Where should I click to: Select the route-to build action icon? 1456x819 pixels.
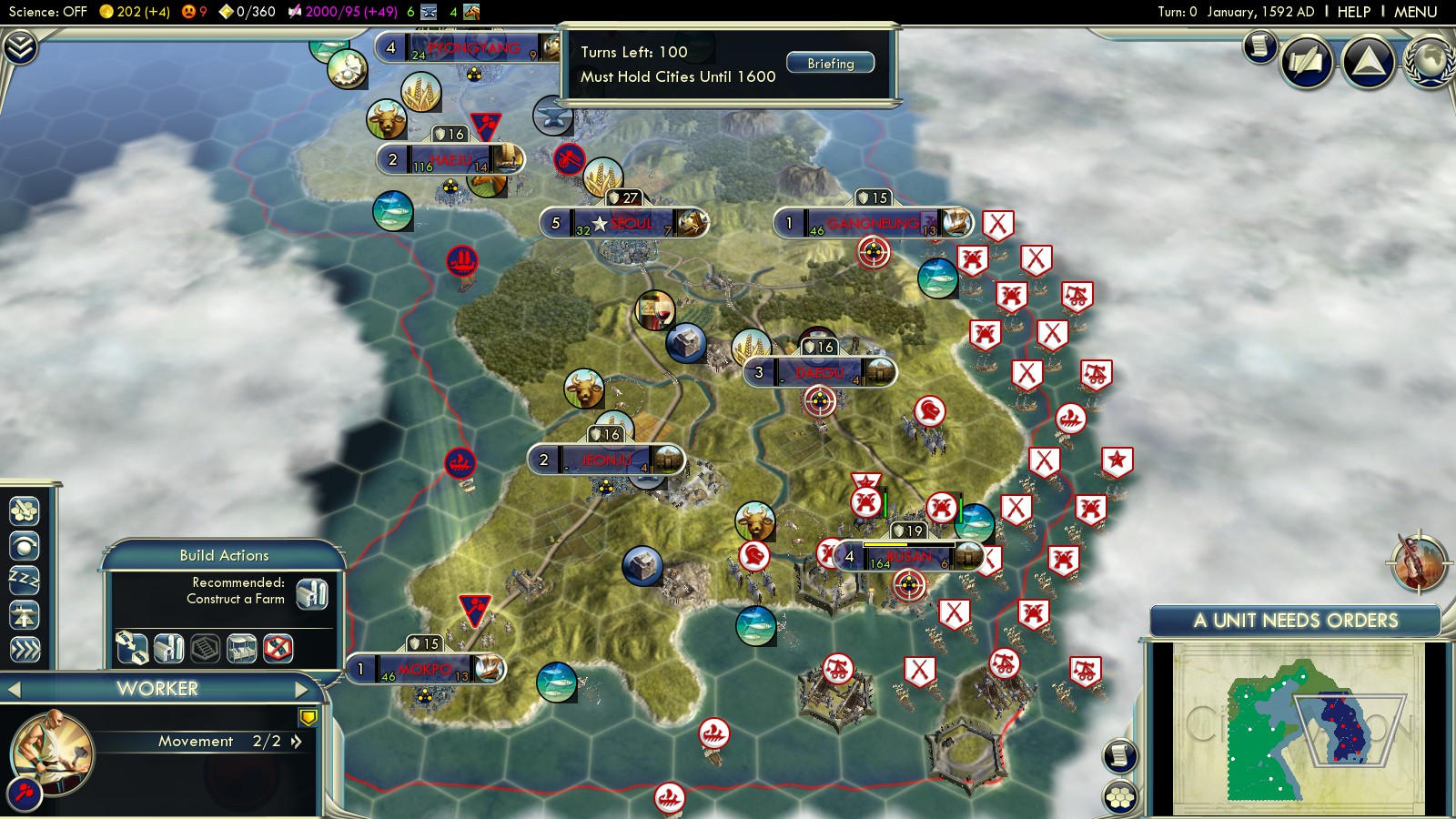(132, 648)
